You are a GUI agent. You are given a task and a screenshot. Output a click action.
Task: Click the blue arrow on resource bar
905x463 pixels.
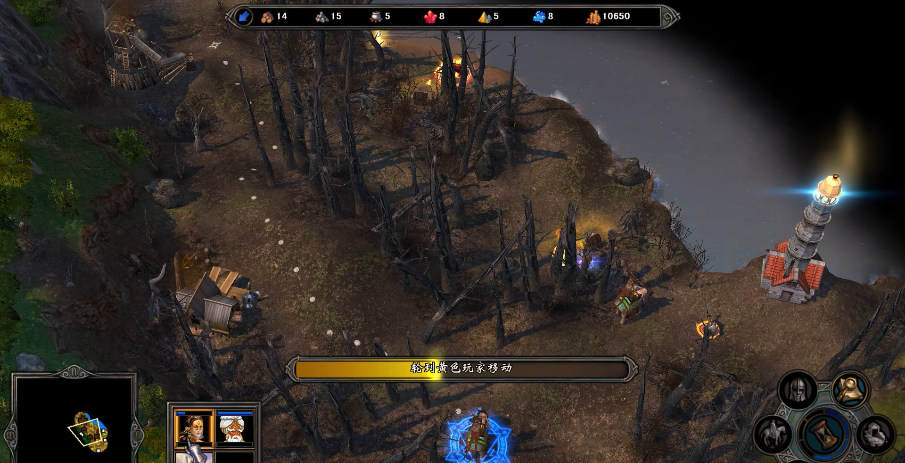tap(243, 16)
